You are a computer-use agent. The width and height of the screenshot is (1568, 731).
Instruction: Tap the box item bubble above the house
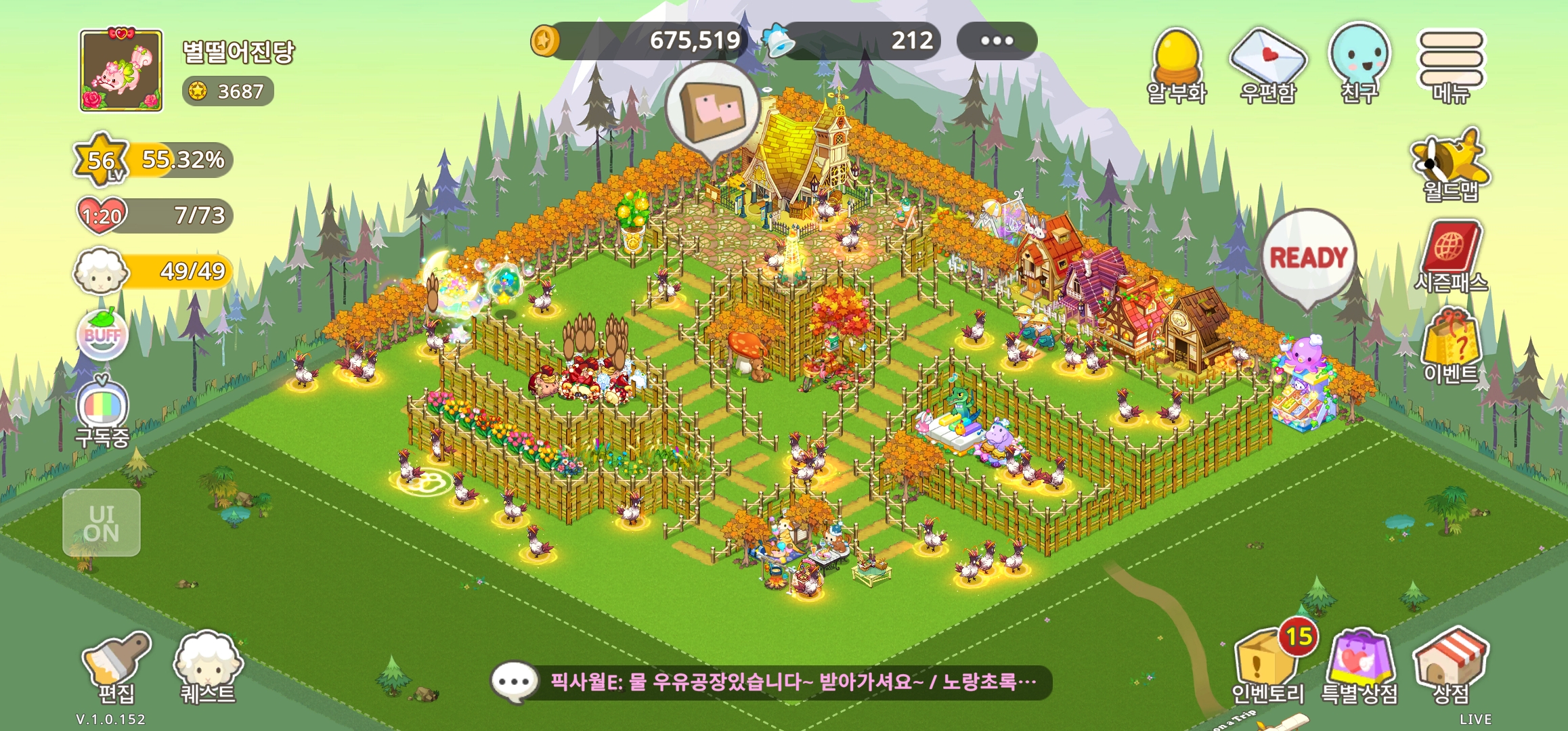click(x=711, y=110)
